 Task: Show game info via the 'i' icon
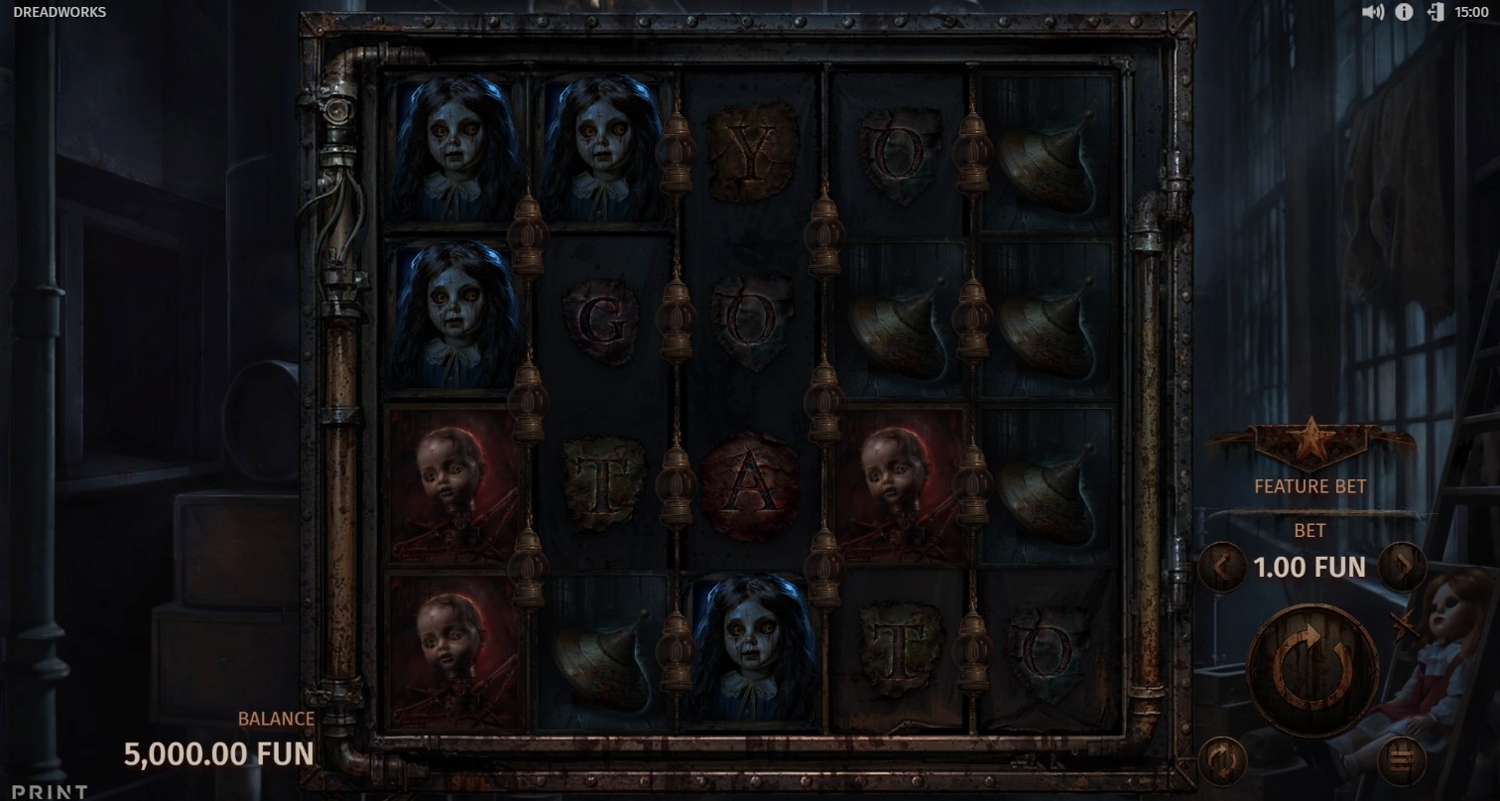tap(1404, 12)
